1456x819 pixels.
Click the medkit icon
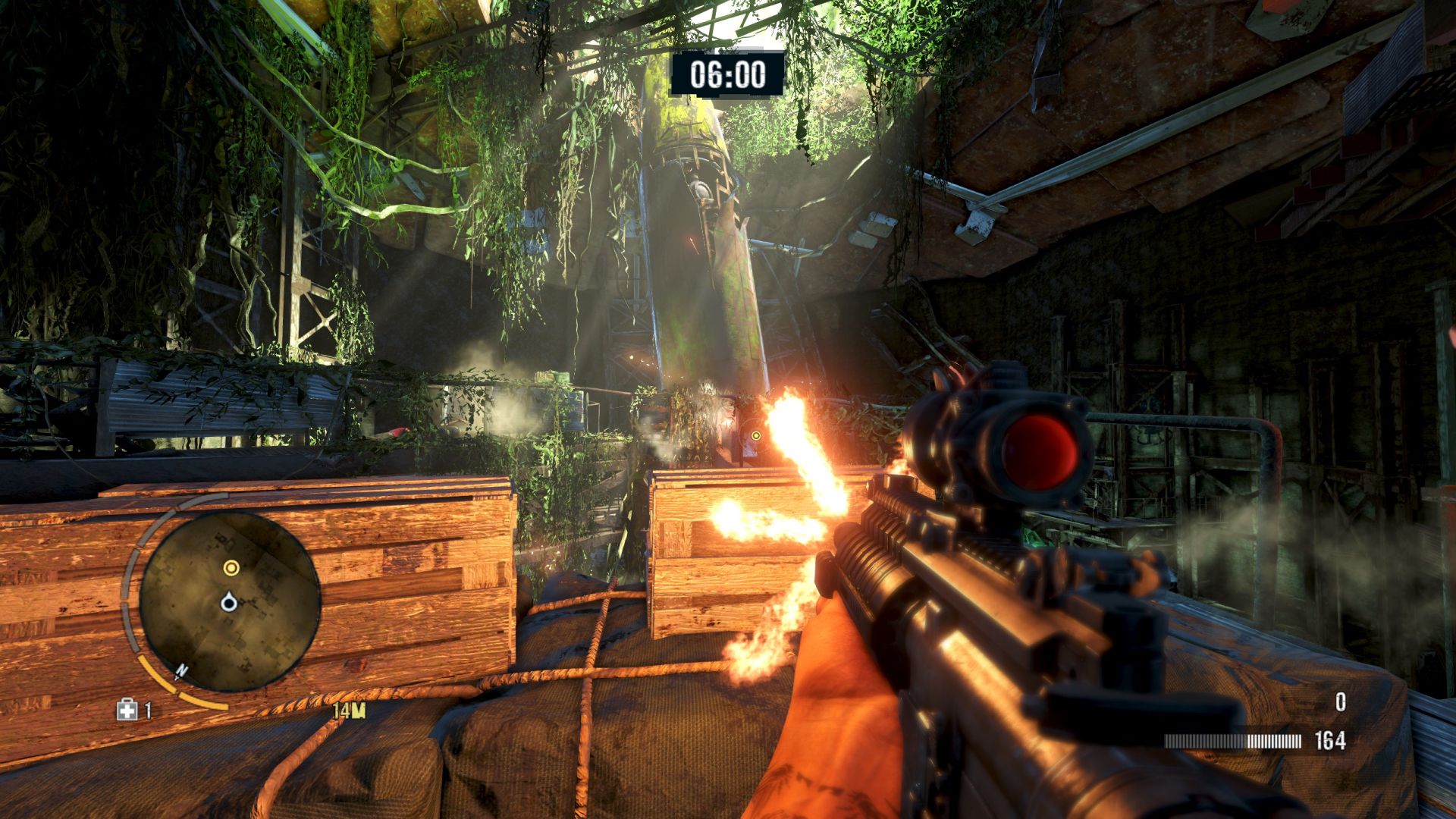[126, 710]
